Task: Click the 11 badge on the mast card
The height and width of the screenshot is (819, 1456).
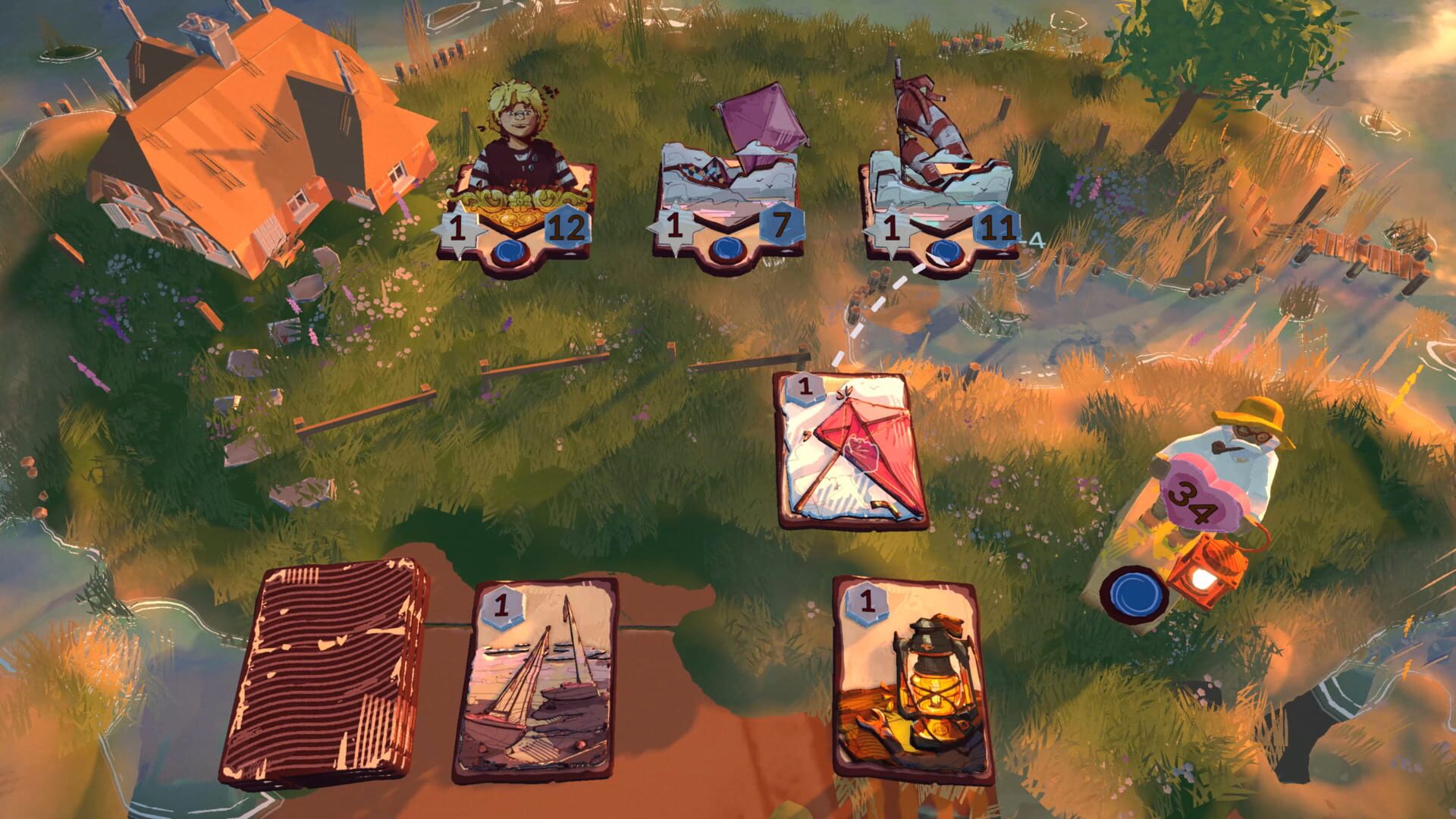Action: coord(995,225)
